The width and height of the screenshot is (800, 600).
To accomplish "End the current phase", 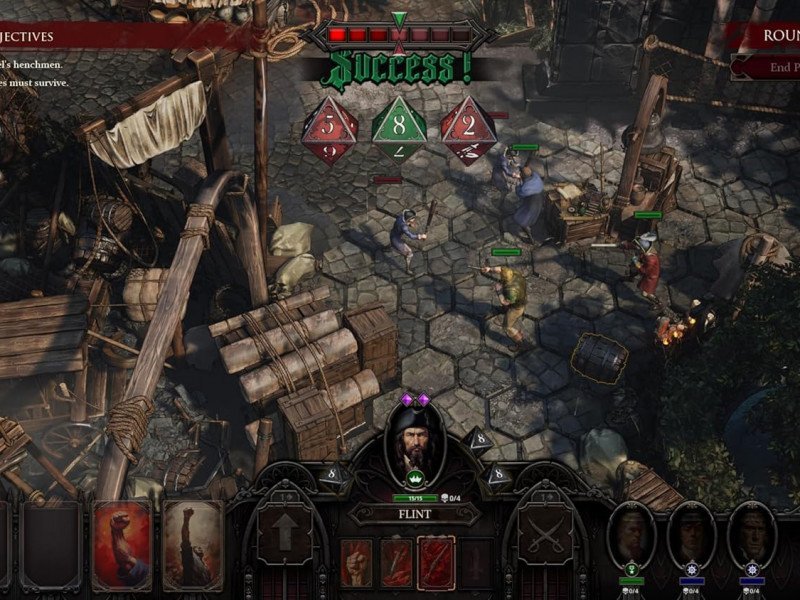I will click(x=772, y=67).
